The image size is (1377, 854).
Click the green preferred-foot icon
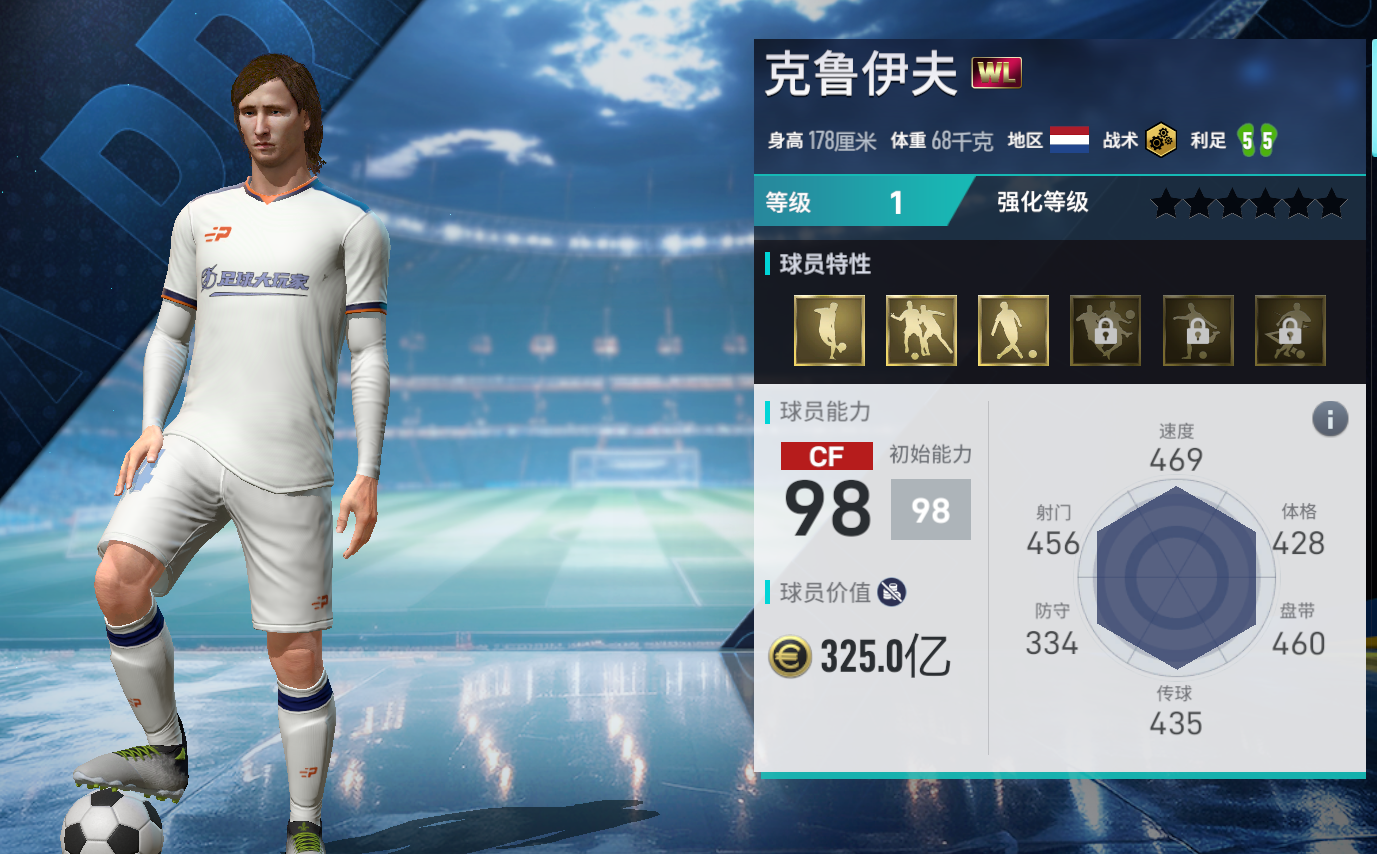(x=1256, y=141)
